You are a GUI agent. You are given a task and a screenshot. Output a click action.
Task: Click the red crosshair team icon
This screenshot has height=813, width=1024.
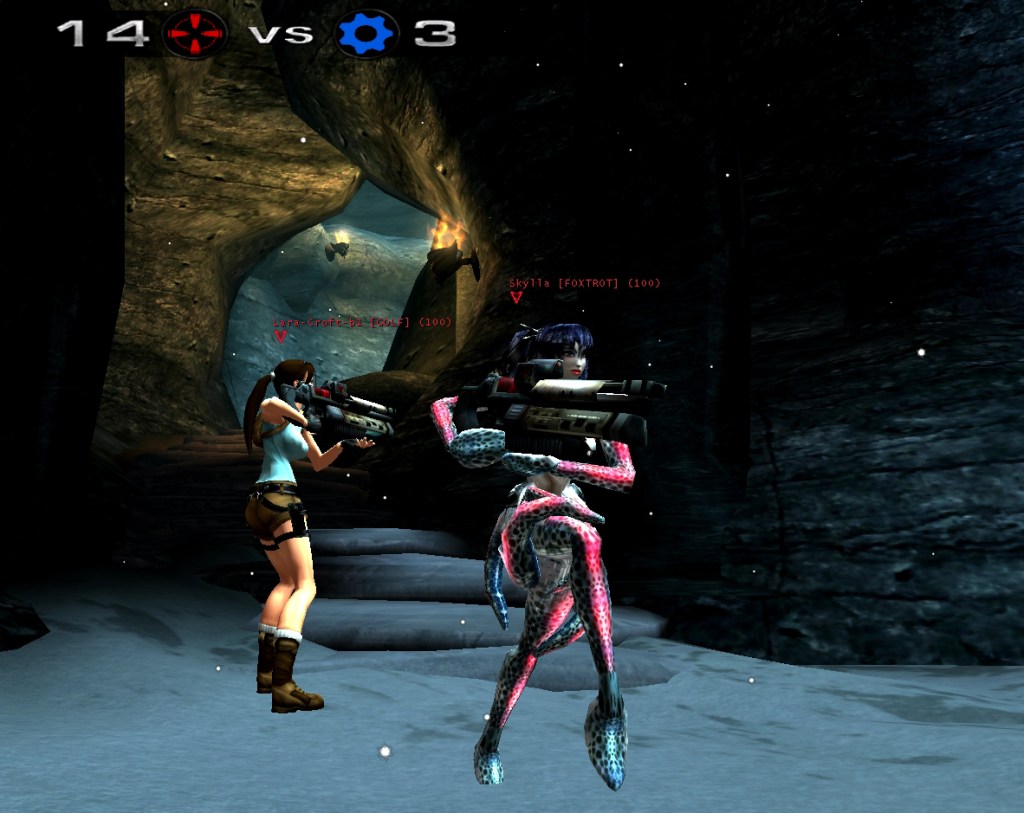coord(195,32)
